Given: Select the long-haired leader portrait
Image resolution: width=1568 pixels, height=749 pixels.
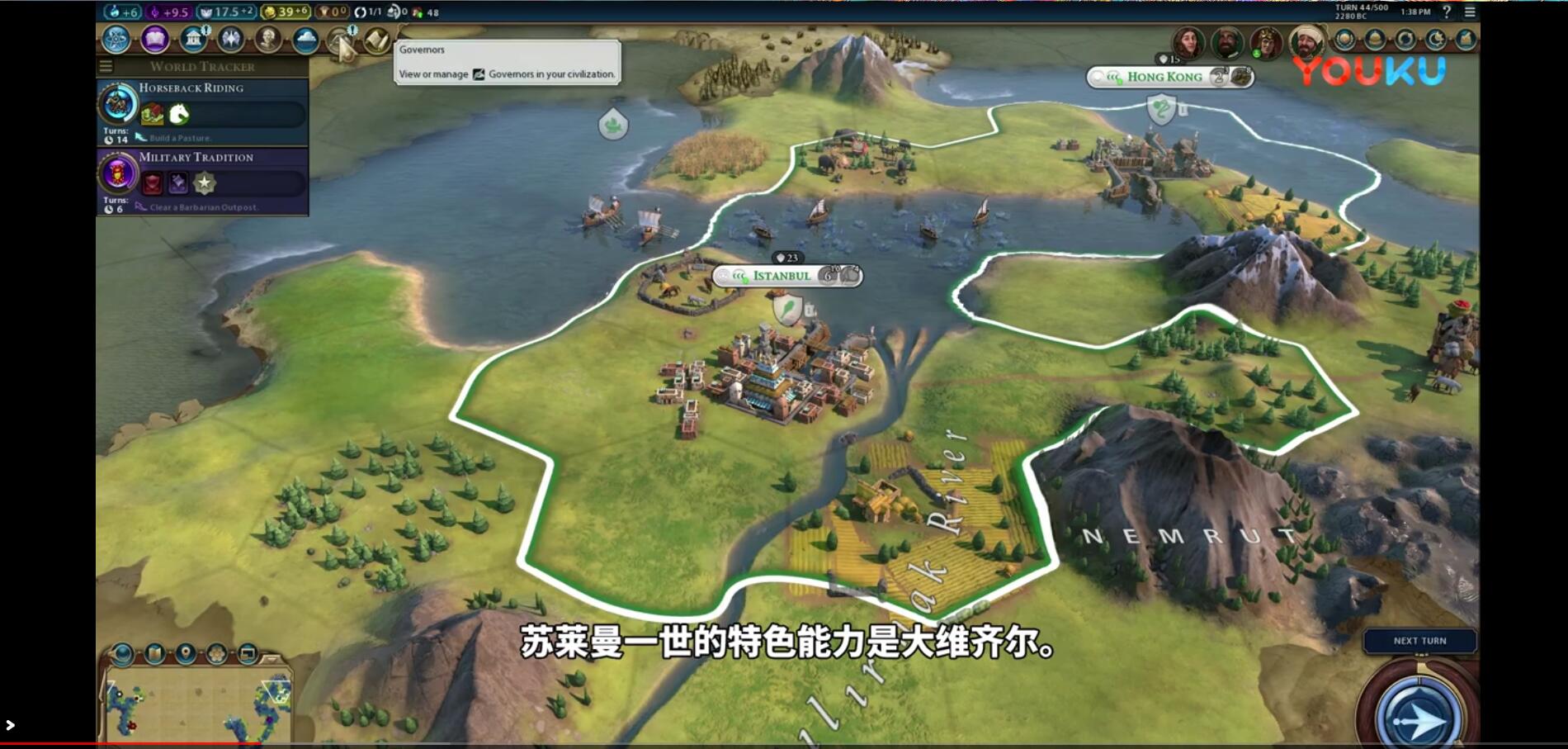Looking at the screenshot, I should (1188, 40).
